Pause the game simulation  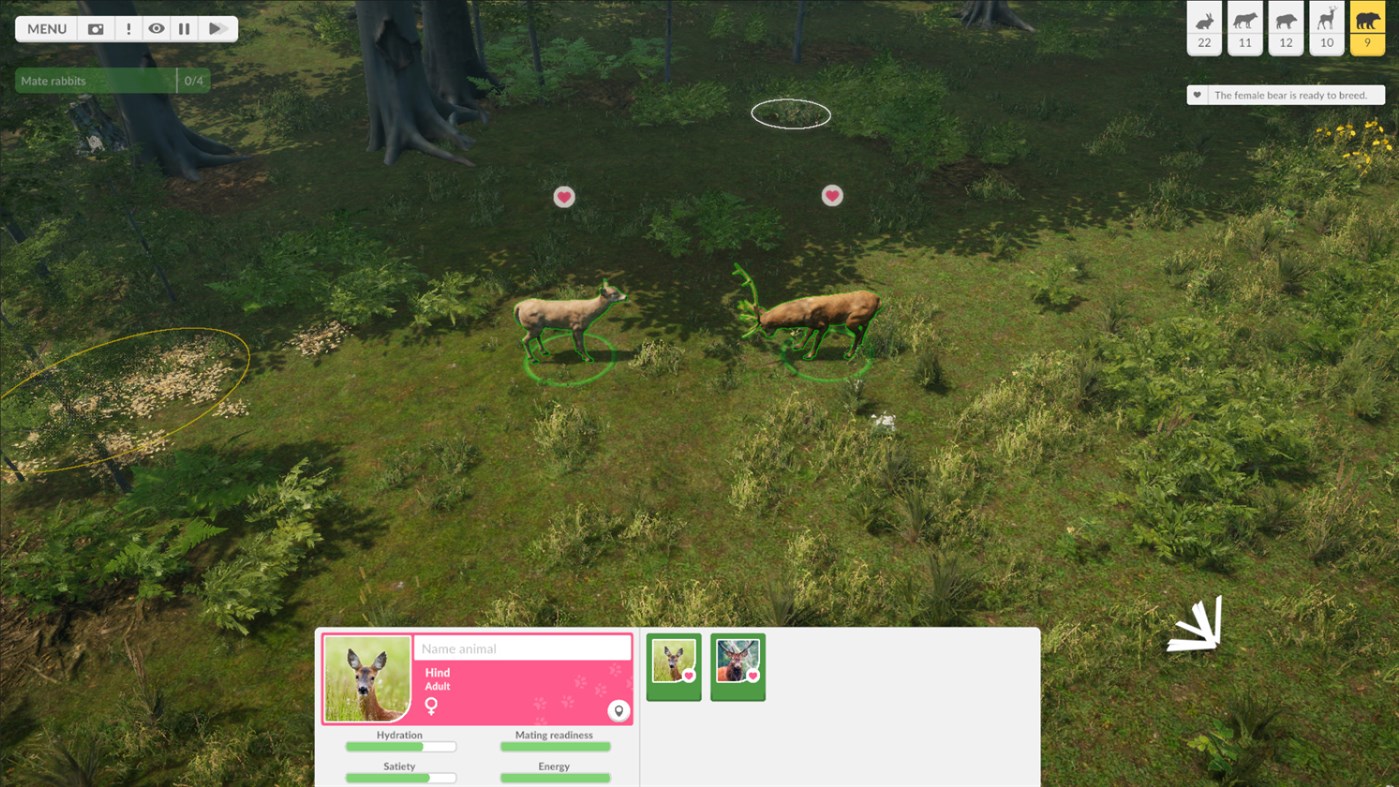point(186,28)
